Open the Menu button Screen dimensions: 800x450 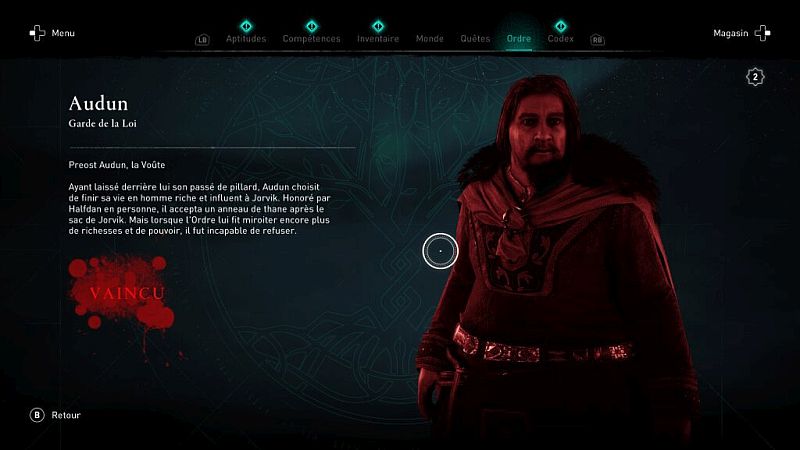pyautogui.click(x=52, y=33)
